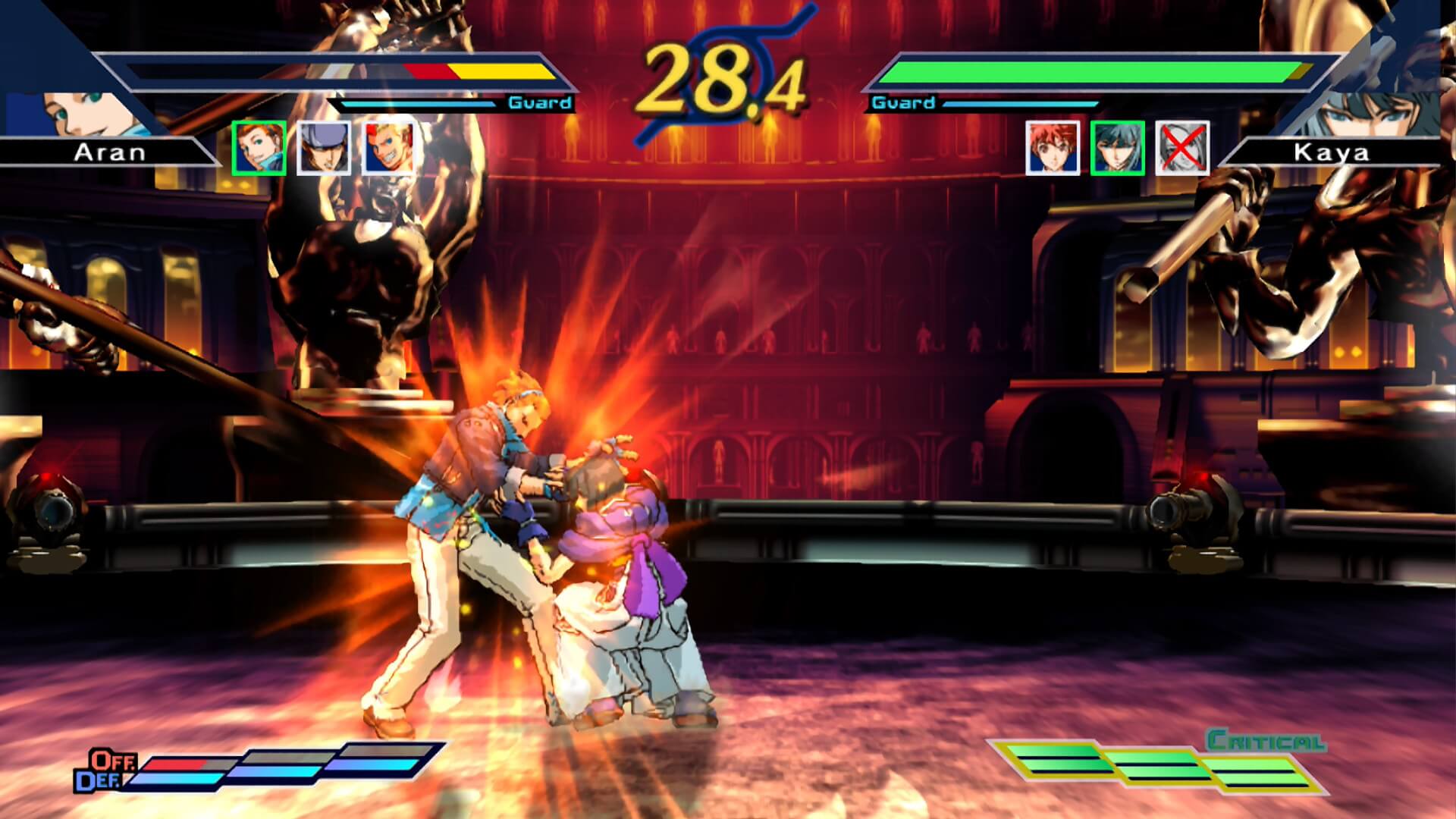Viewport: 1456px width, 819px height.
Task: Choose the purple-capped teammate portrait
Action: point(324,148)
